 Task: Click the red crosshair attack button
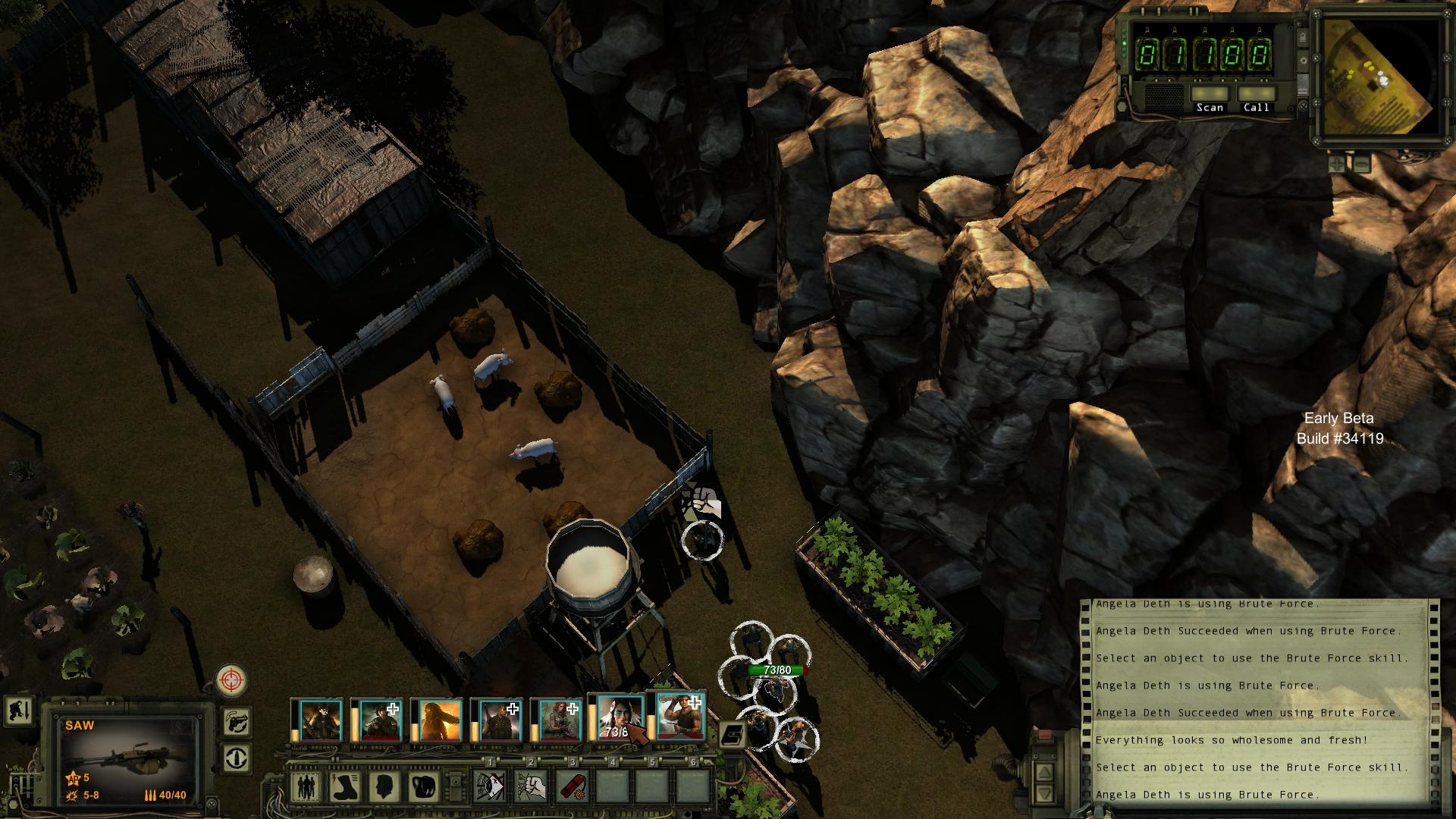point(231,679)
